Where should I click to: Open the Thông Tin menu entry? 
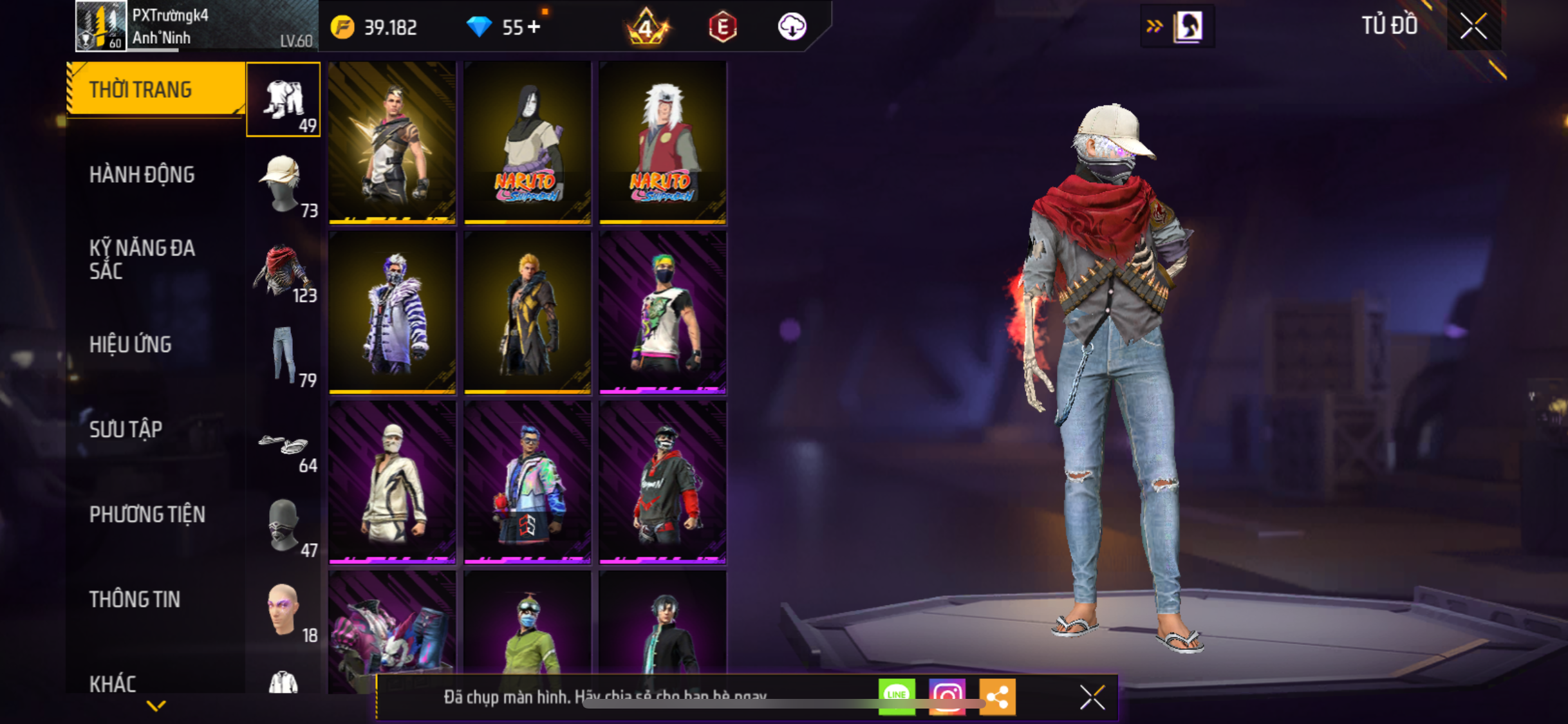[135, 599]
